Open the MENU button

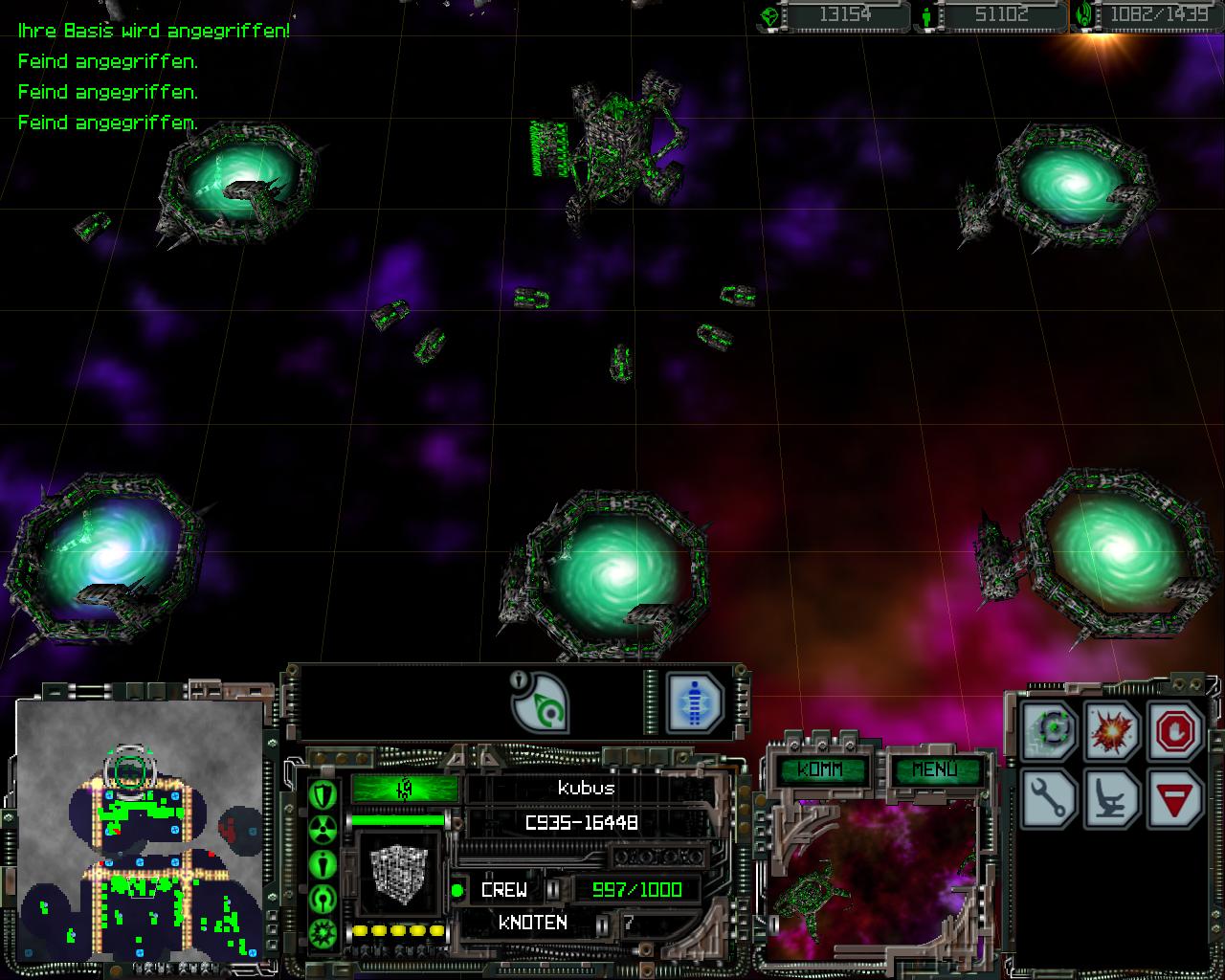[934, 770]
